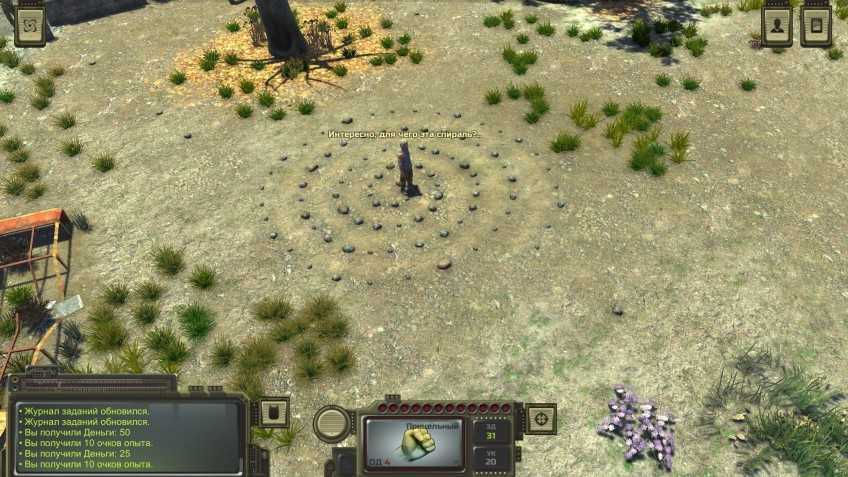The height and width of the screenshot is (477, 848).
Task: Activate the crosshair targeting button
Action: 541,418
